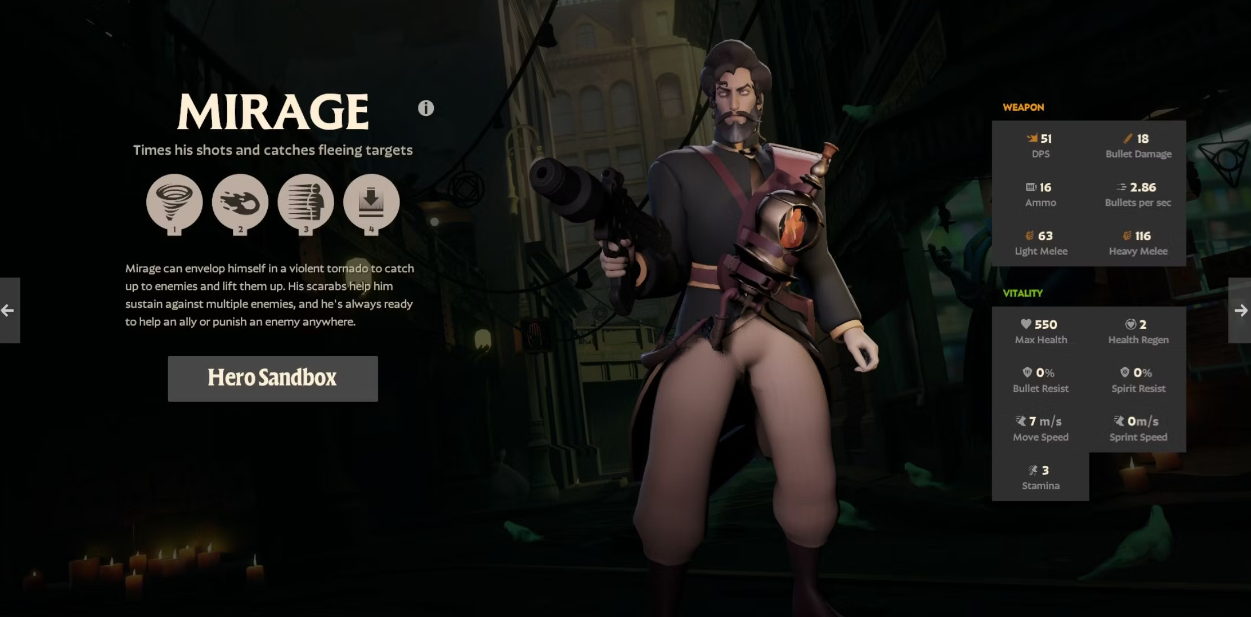Open the Hero Sandbox
The image size is (1251, 617).
pyautogui.click(x=272, y=378)
